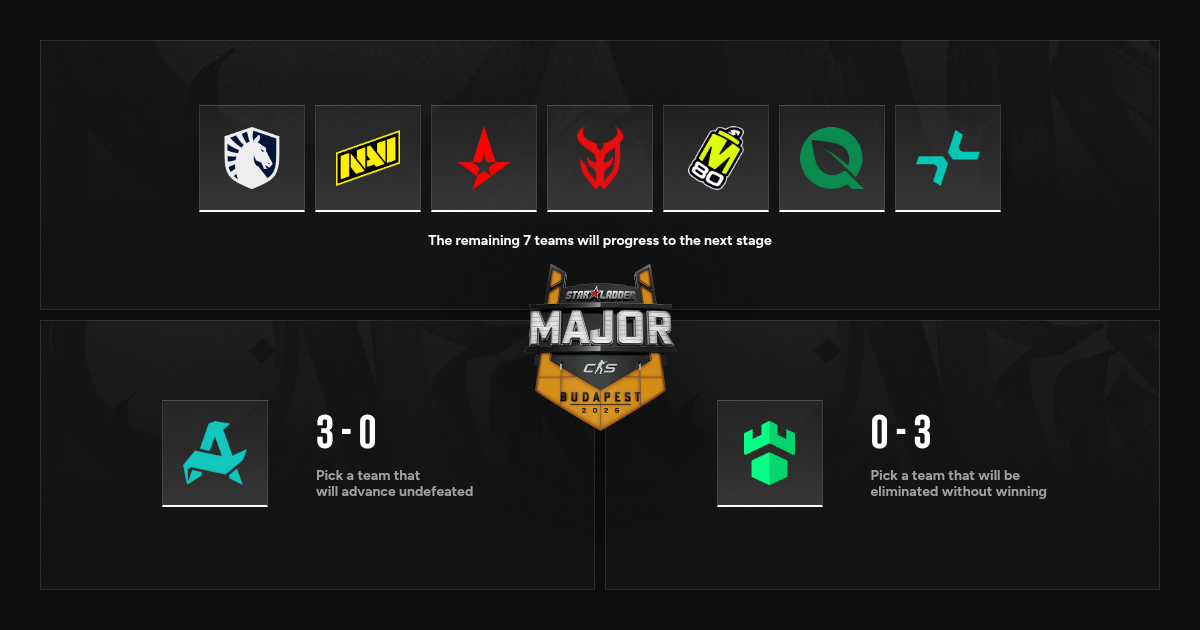Select the teal angular shapes team slot

click(948, 158)
